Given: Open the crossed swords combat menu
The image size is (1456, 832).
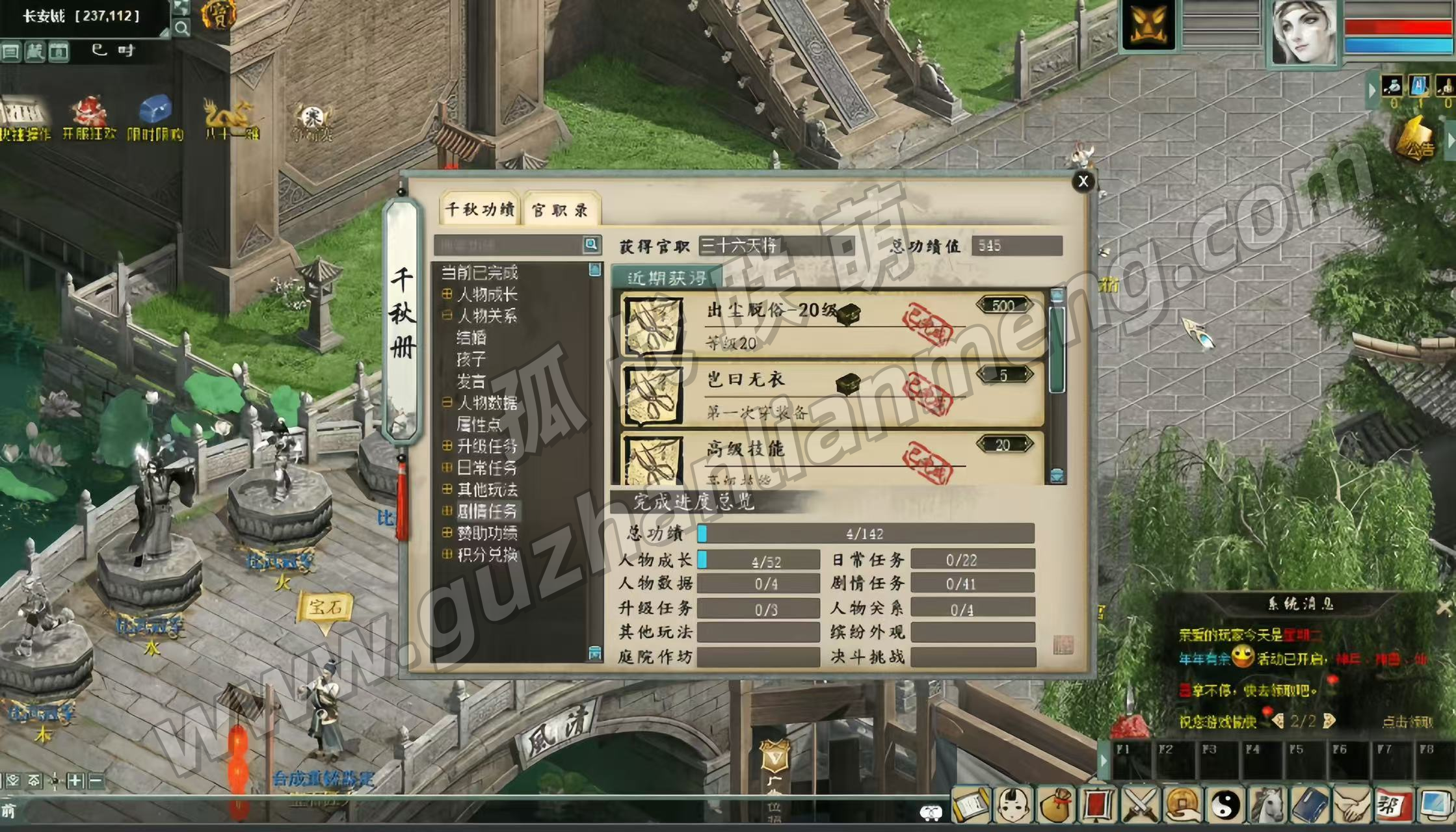Looking at the screenshot, I should [1140, 805].
